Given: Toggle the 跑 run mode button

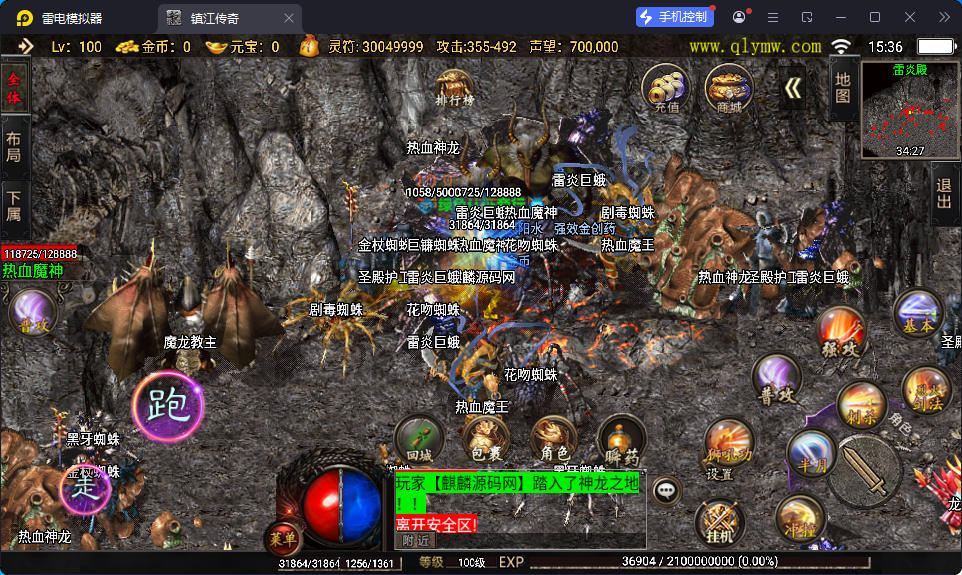Looking at the screenshot, I should click(x=167, y=405).
